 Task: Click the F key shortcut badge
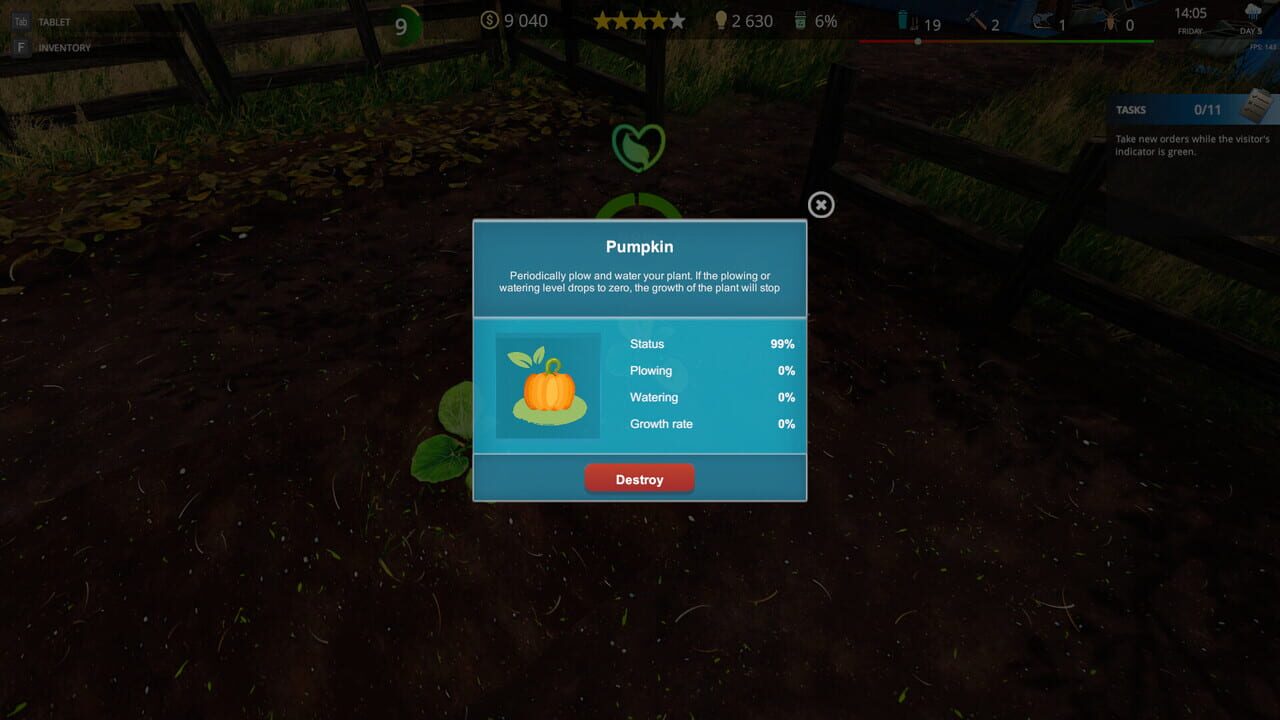point(21,47)
